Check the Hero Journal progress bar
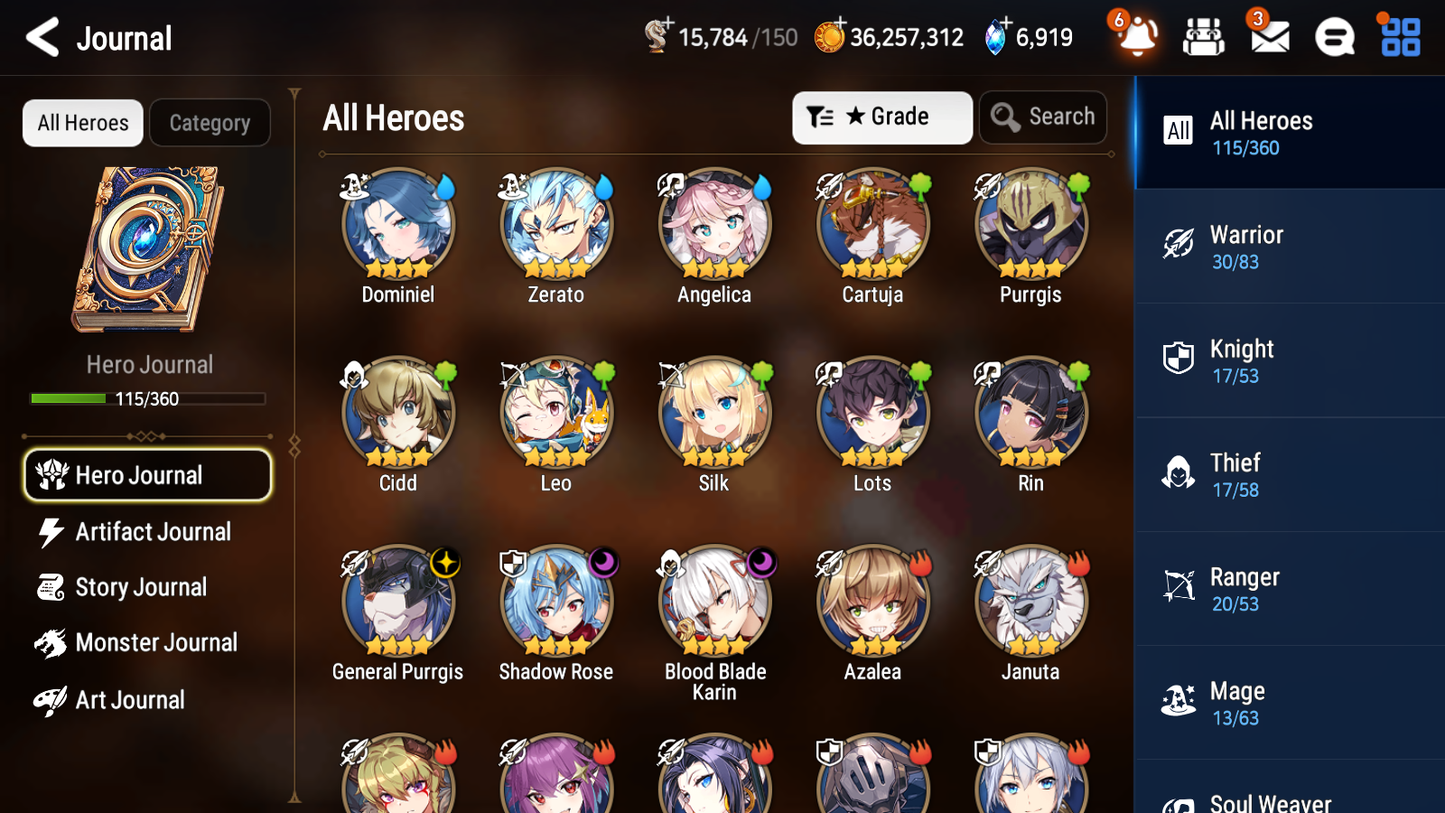 pos(148,397)
